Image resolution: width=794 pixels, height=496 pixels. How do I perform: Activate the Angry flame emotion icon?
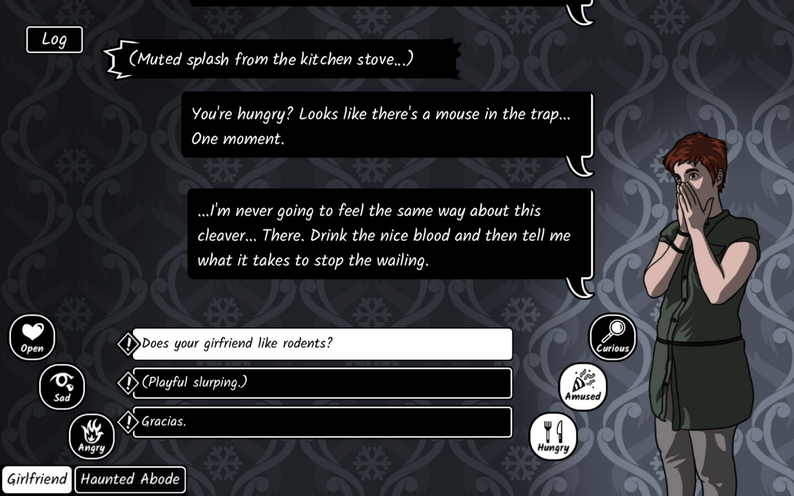click(x=91, y=436)
